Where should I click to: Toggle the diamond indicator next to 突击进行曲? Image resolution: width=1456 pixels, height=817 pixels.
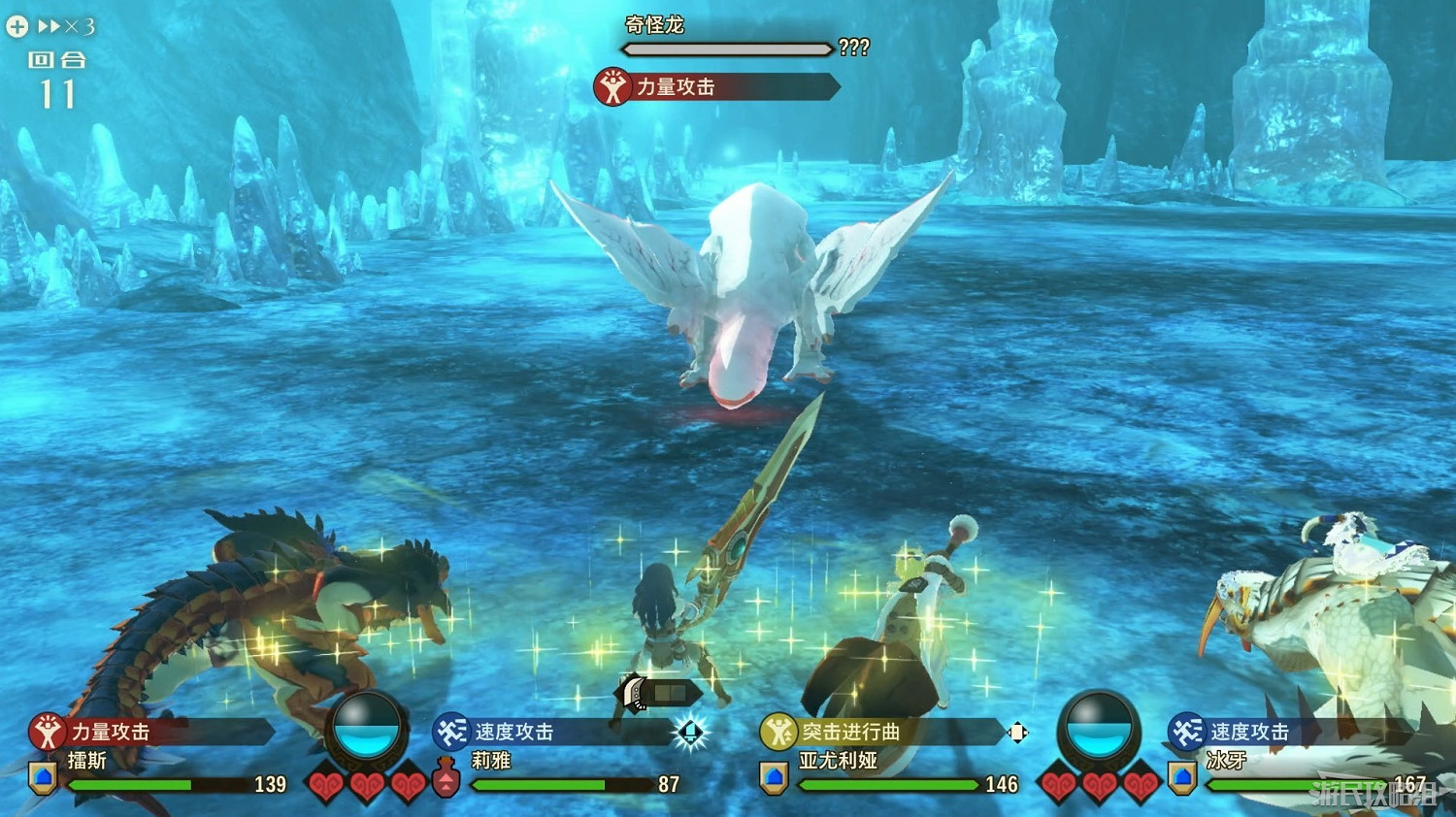point(1017,734)
